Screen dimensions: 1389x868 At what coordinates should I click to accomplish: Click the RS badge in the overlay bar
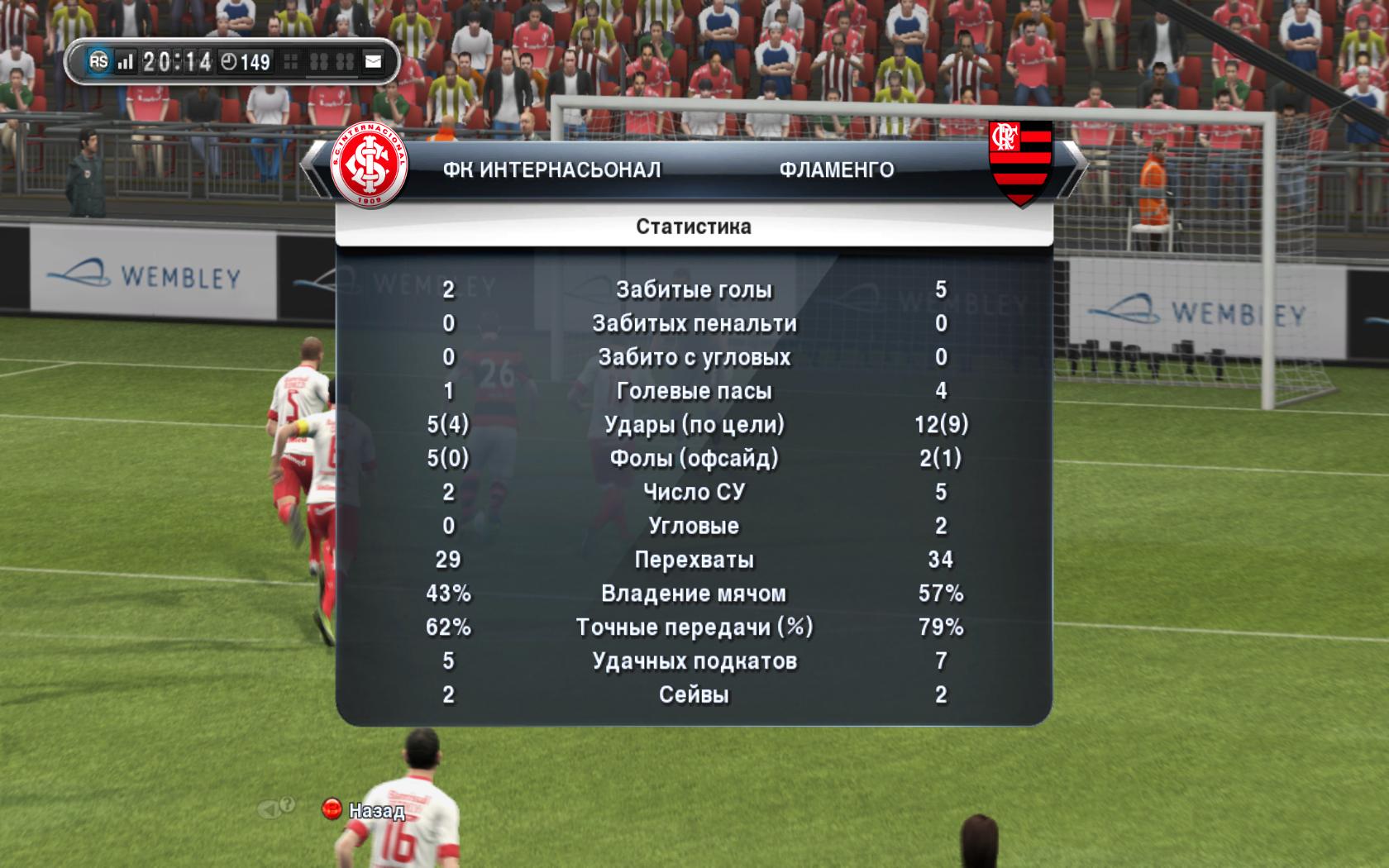pos(98,61)
